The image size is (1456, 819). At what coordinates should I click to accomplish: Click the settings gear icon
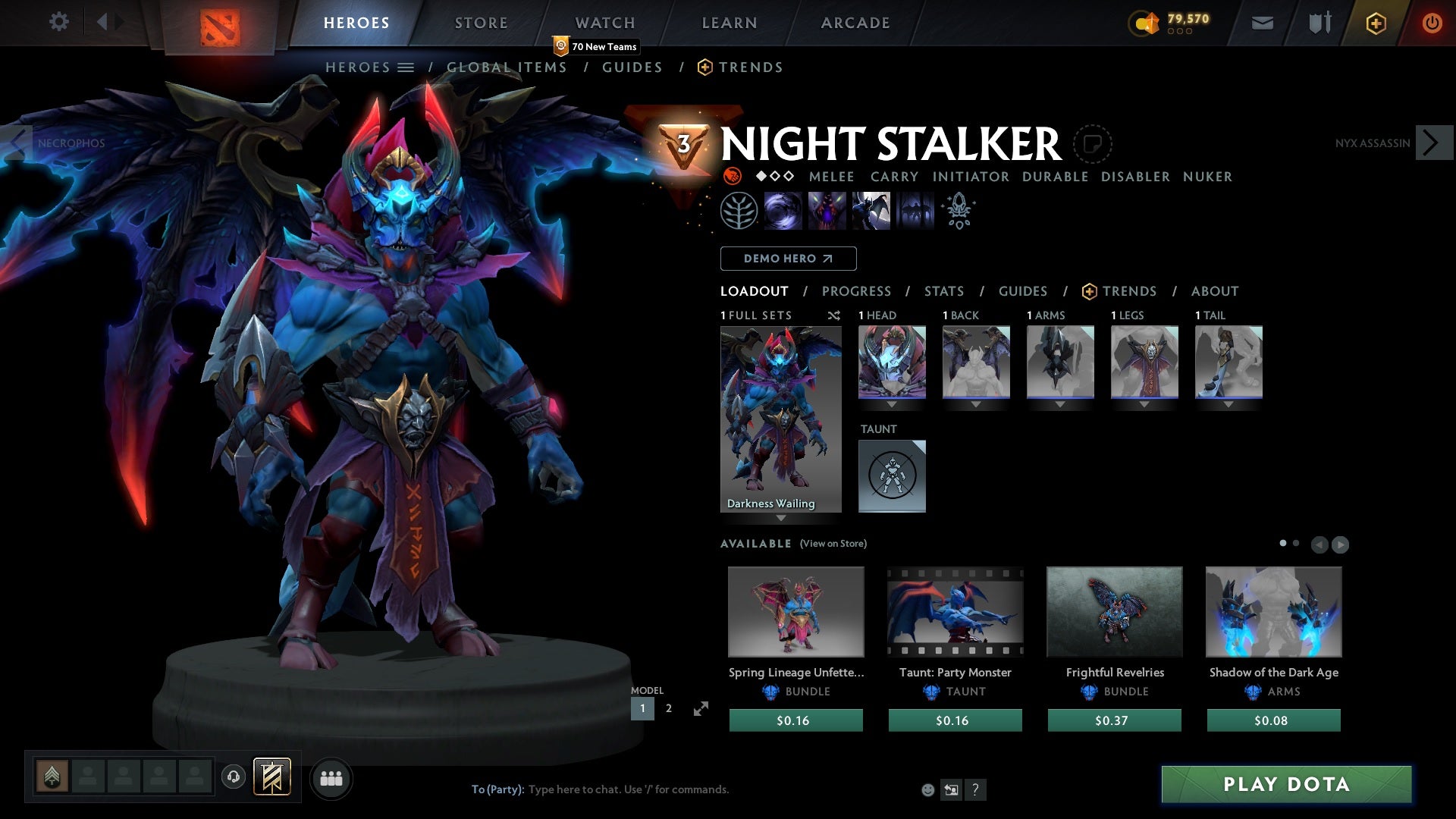59,22
